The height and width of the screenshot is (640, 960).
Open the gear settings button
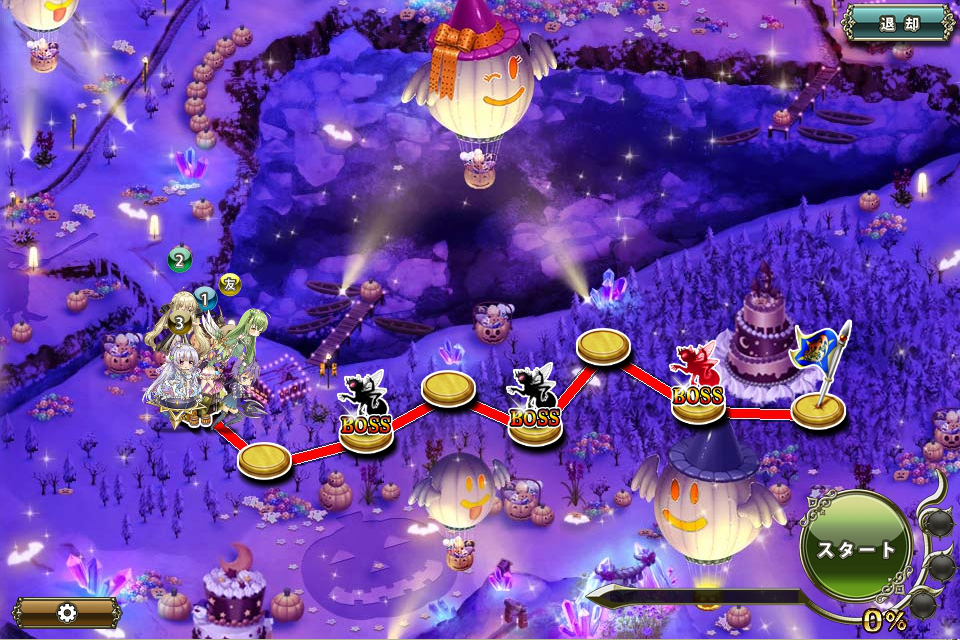pyautogui.click(x=67, y=612)
